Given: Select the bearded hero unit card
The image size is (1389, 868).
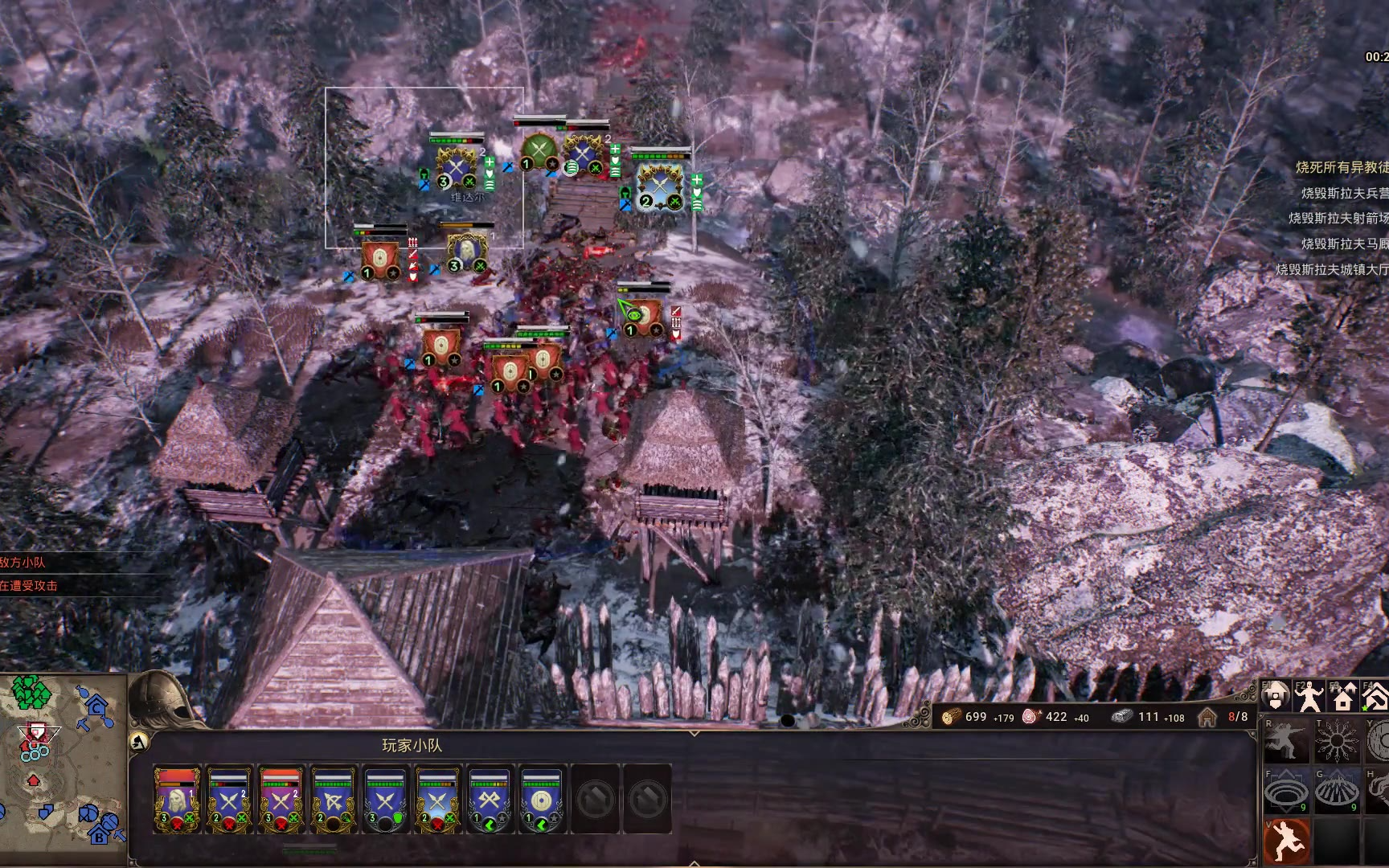Looking at the screenshot, I should point(177,799).
